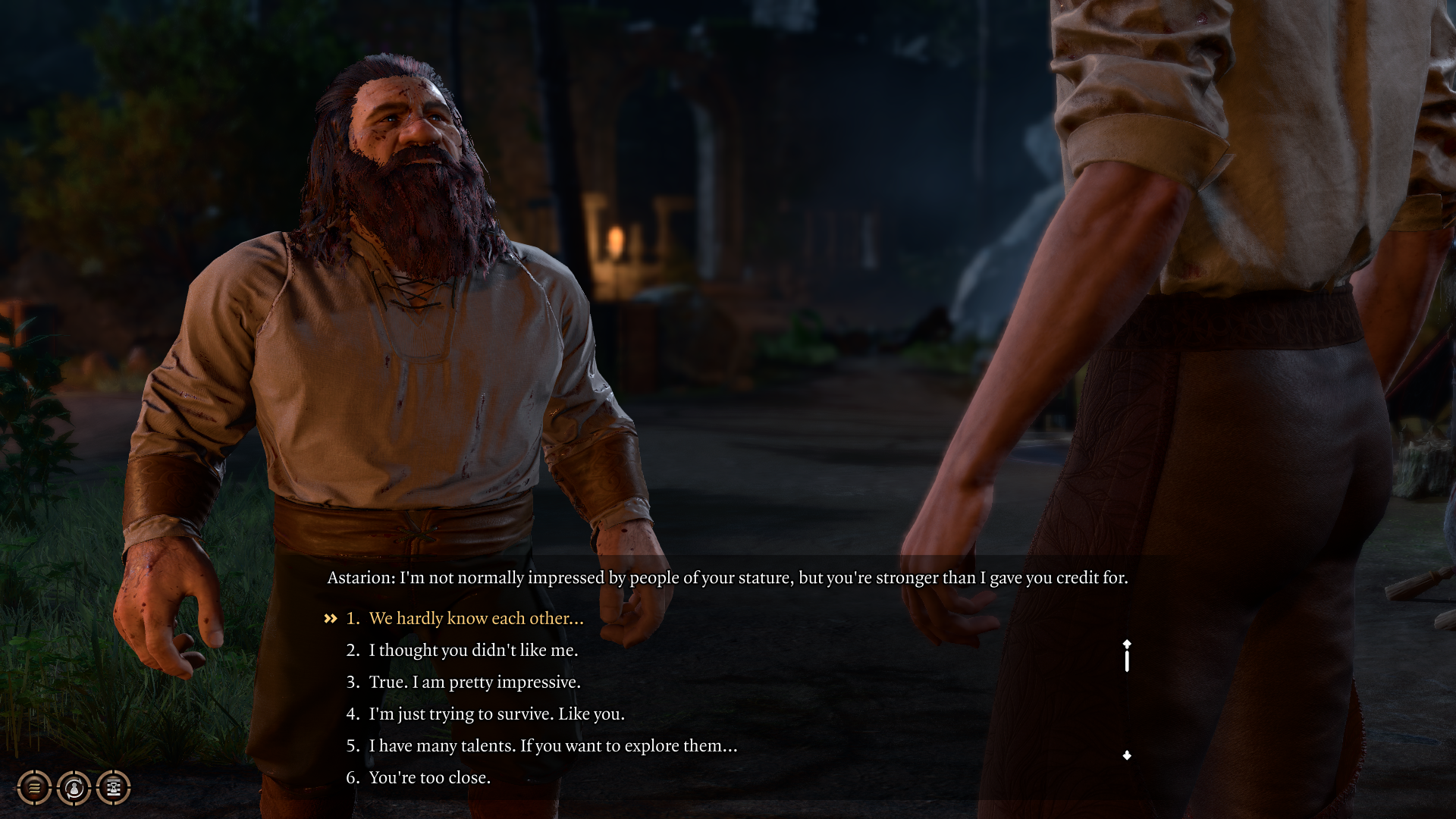Open the three-line menu icon
This screenshot has width=1456, height=819.
pyautogui.click(x=34, y=788)
